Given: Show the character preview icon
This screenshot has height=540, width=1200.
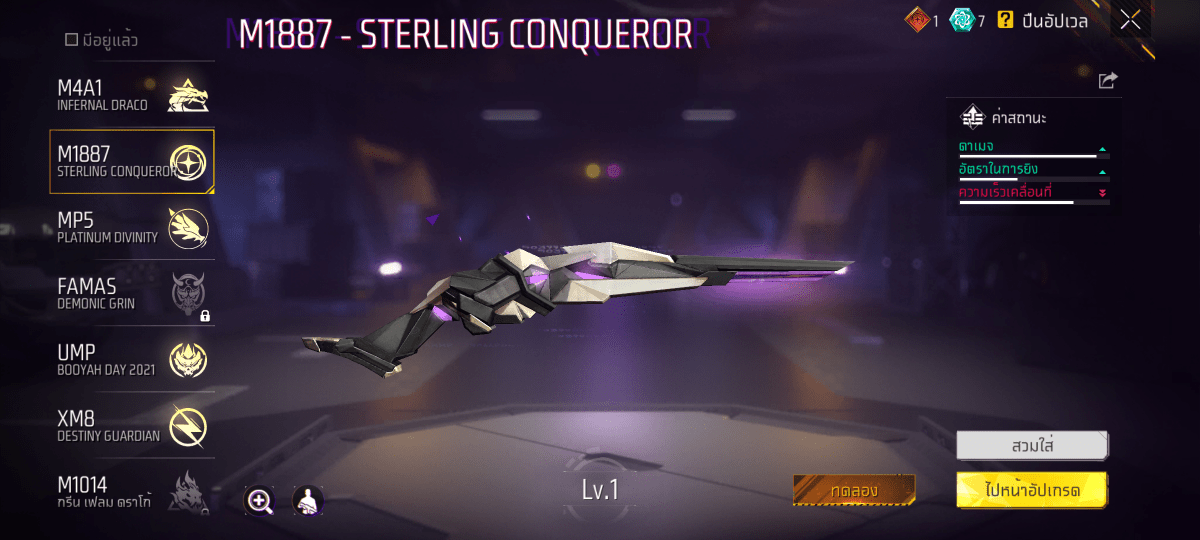Looking at the screenshot, I should tap(308, 501).
